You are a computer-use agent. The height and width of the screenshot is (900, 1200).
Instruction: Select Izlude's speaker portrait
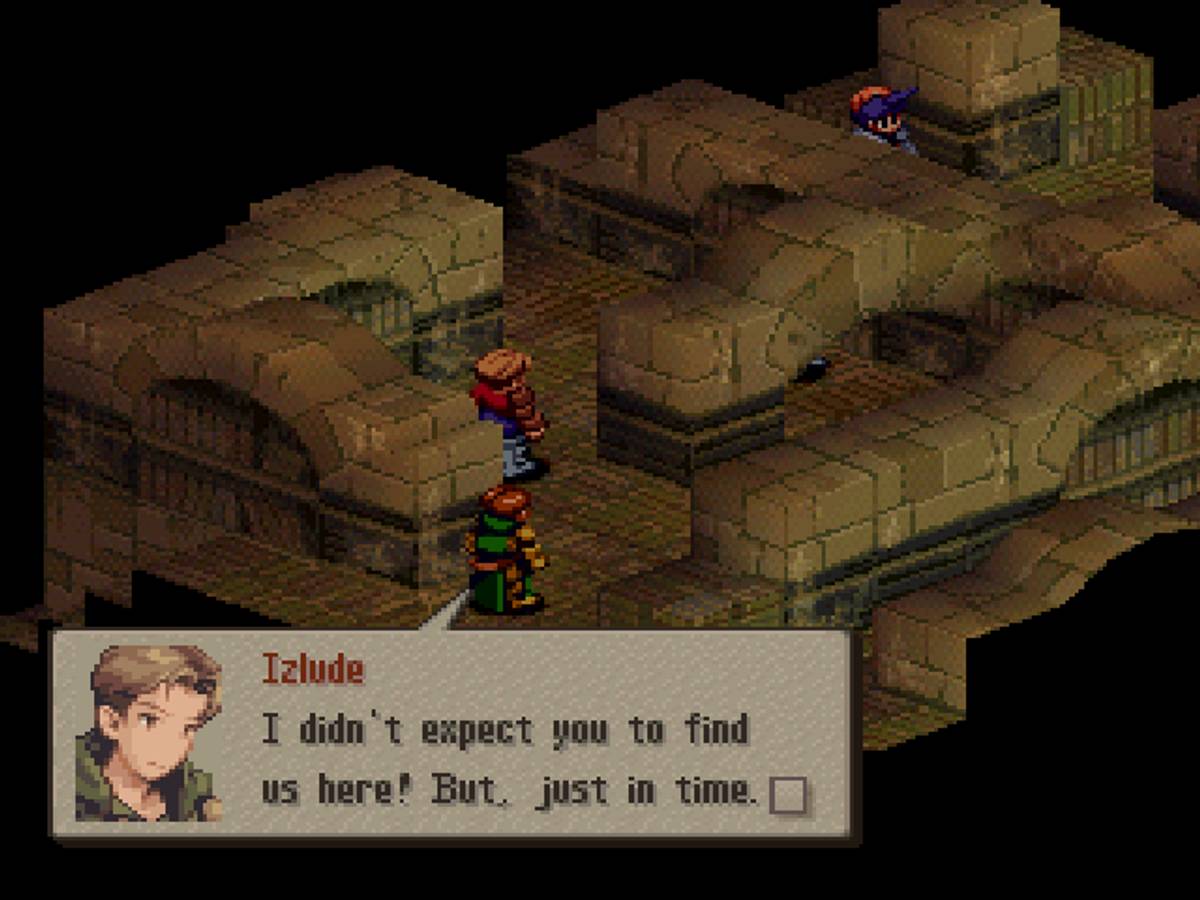[151, 734]
